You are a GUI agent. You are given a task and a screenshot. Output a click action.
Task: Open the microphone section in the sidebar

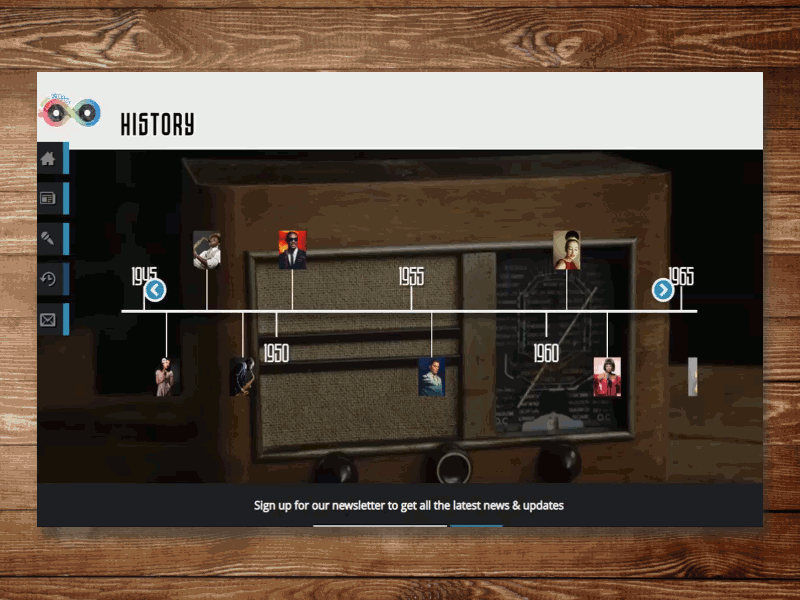[x=48, y=239]
